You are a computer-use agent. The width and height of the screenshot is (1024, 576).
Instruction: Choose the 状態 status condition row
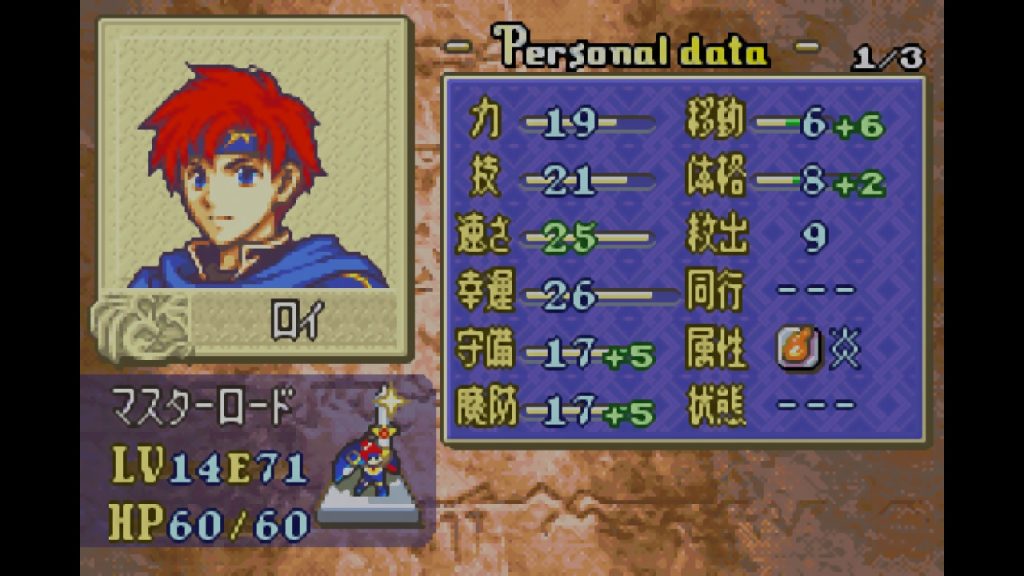tap(770, 407)
